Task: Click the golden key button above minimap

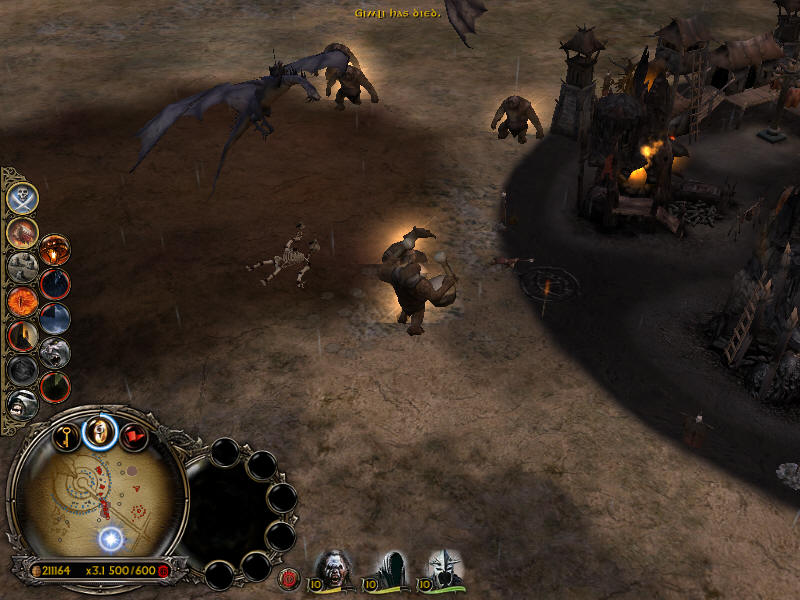Action: coord(67,435)
